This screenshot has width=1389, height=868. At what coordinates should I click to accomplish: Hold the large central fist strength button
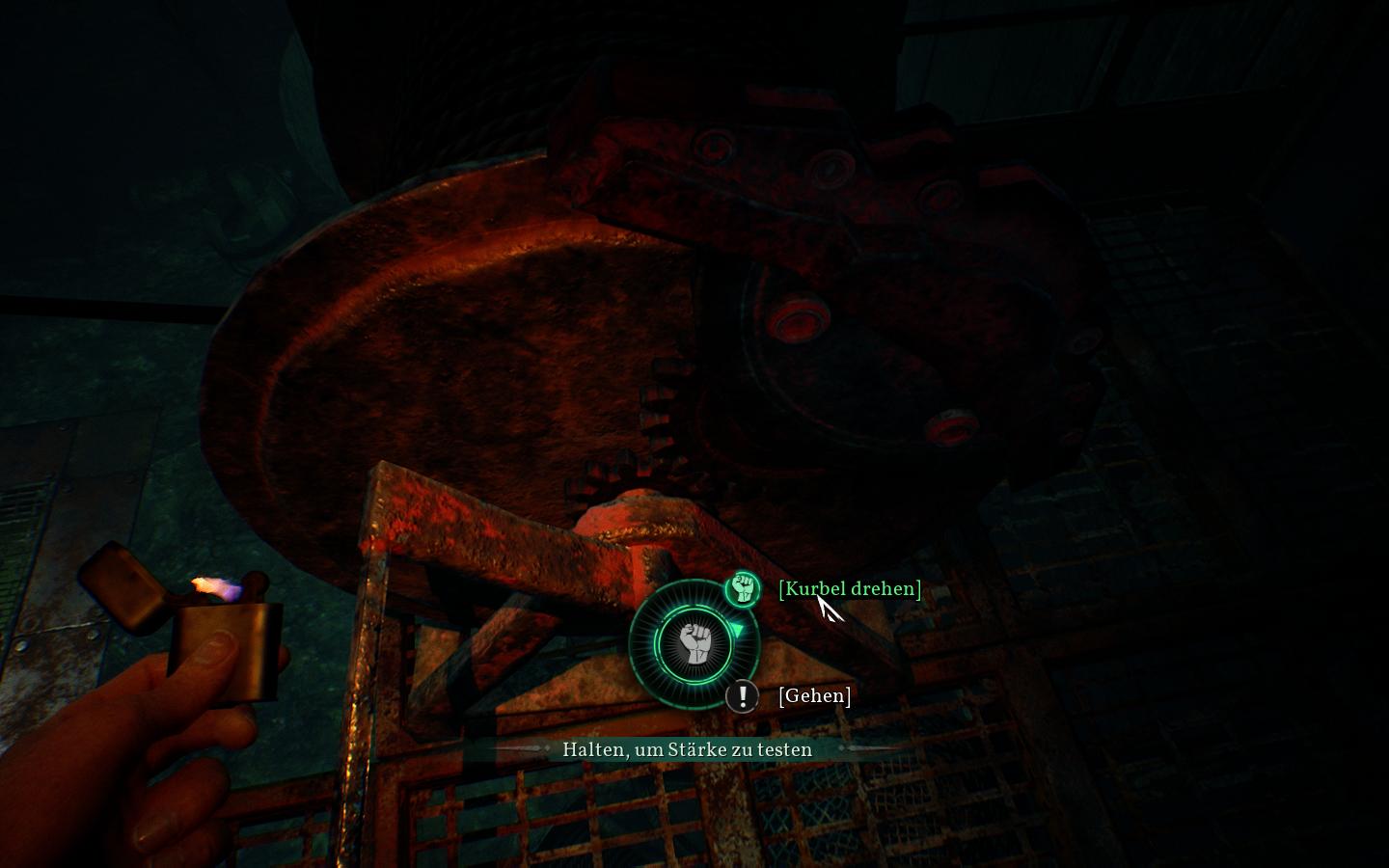click(694, 643)
